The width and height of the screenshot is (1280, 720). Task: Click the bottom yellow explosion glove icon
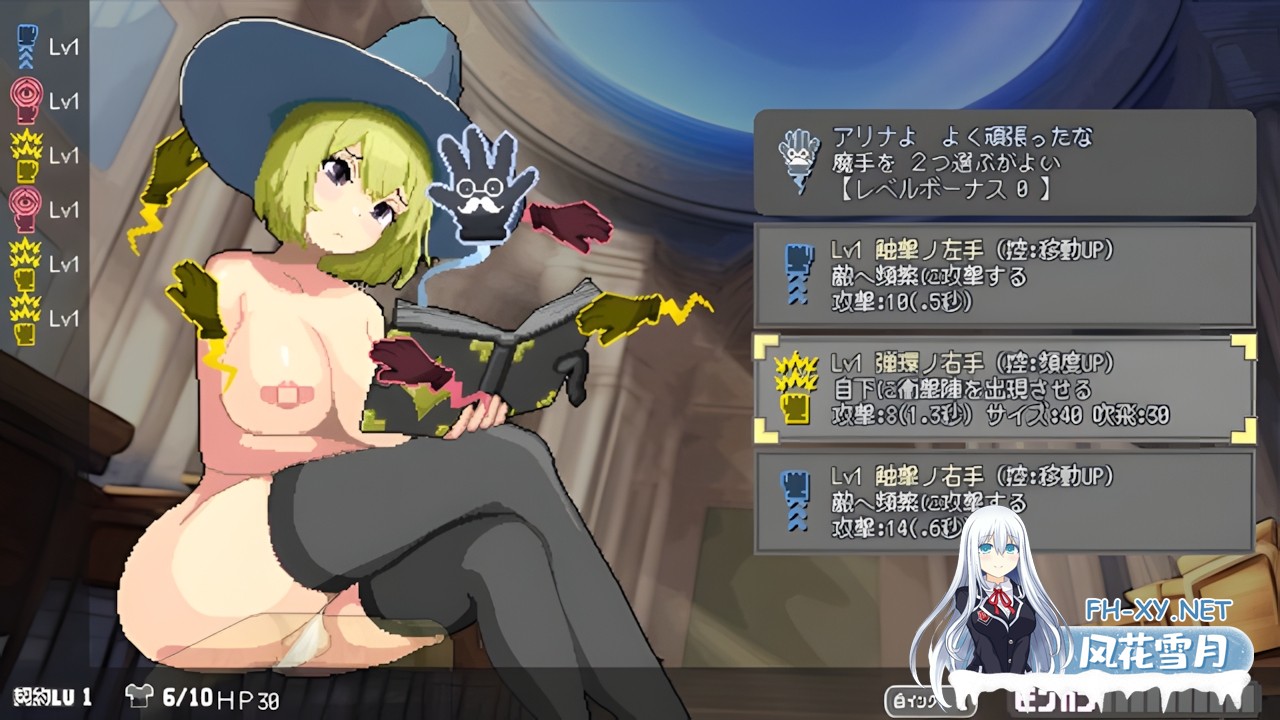25,320
